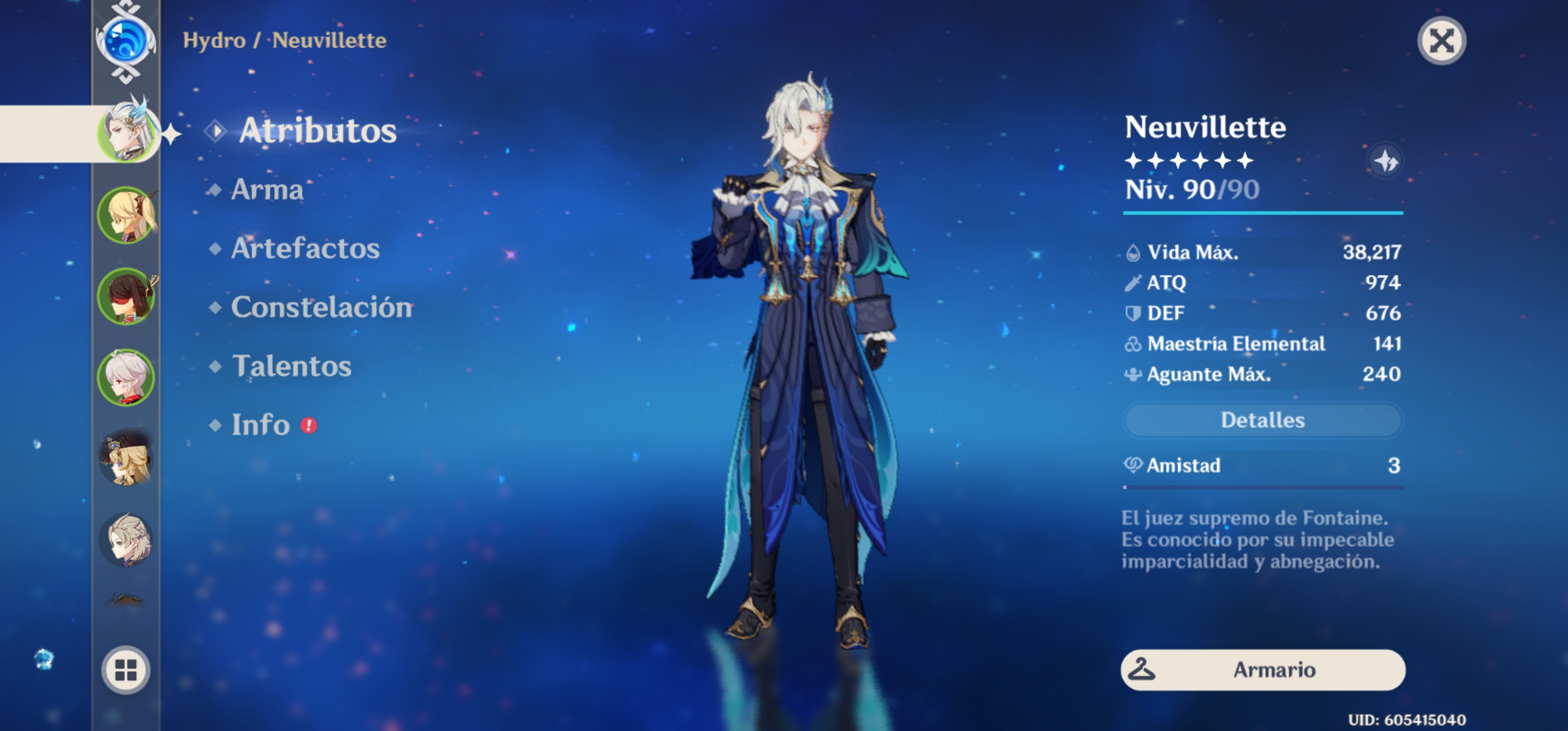Viewport: 1568px width, 731px height.
Task: Open the Arma section
Action: (267, 190)
